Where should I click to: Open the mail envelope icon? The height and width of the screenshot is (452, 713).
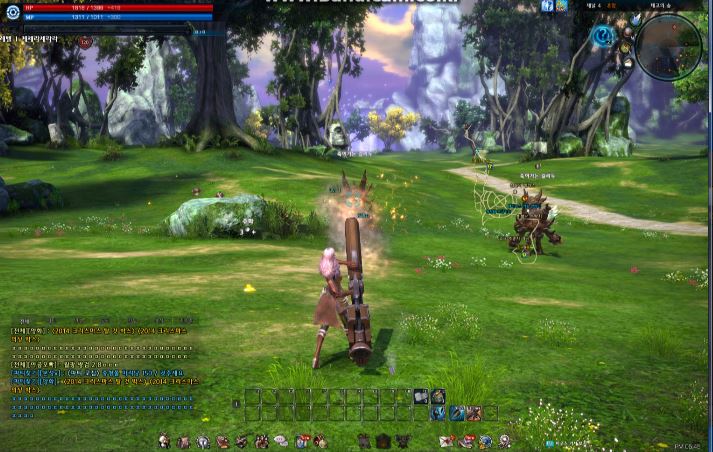[x=445, y=441]
